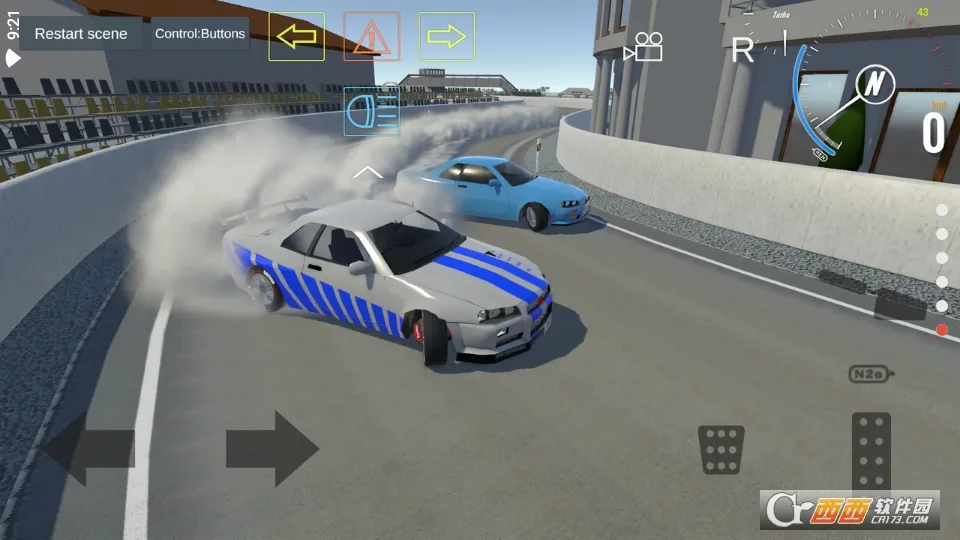Tap the upward chevron arrow
Viewport: 960px width, 540px height.
coord(367,172)
